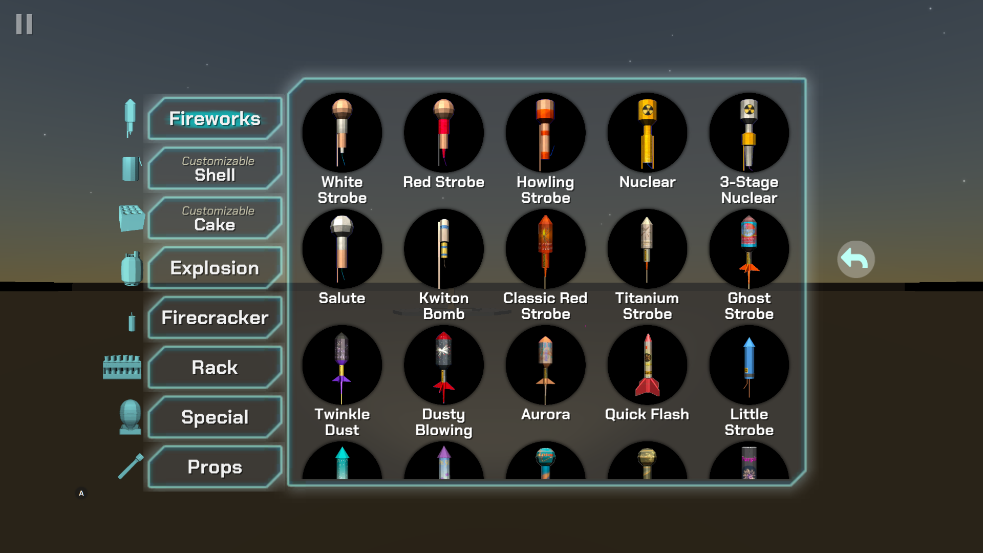This screenshot has width=983, height=553.
Task: Select the Nuclear firework
Action: (647, 133)
